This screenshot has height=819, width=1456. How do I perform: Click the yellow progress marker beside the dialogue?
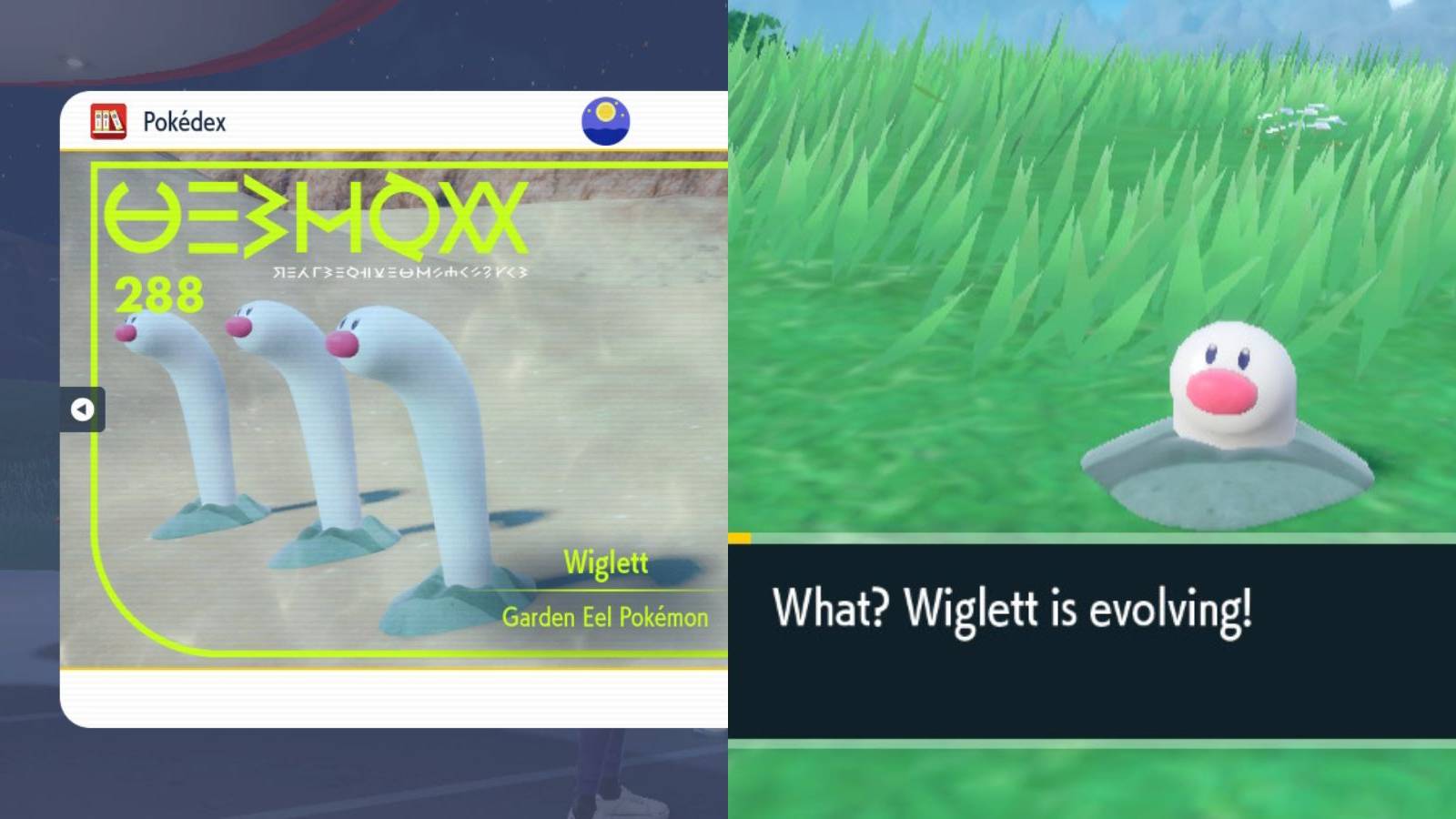point(738,539)
